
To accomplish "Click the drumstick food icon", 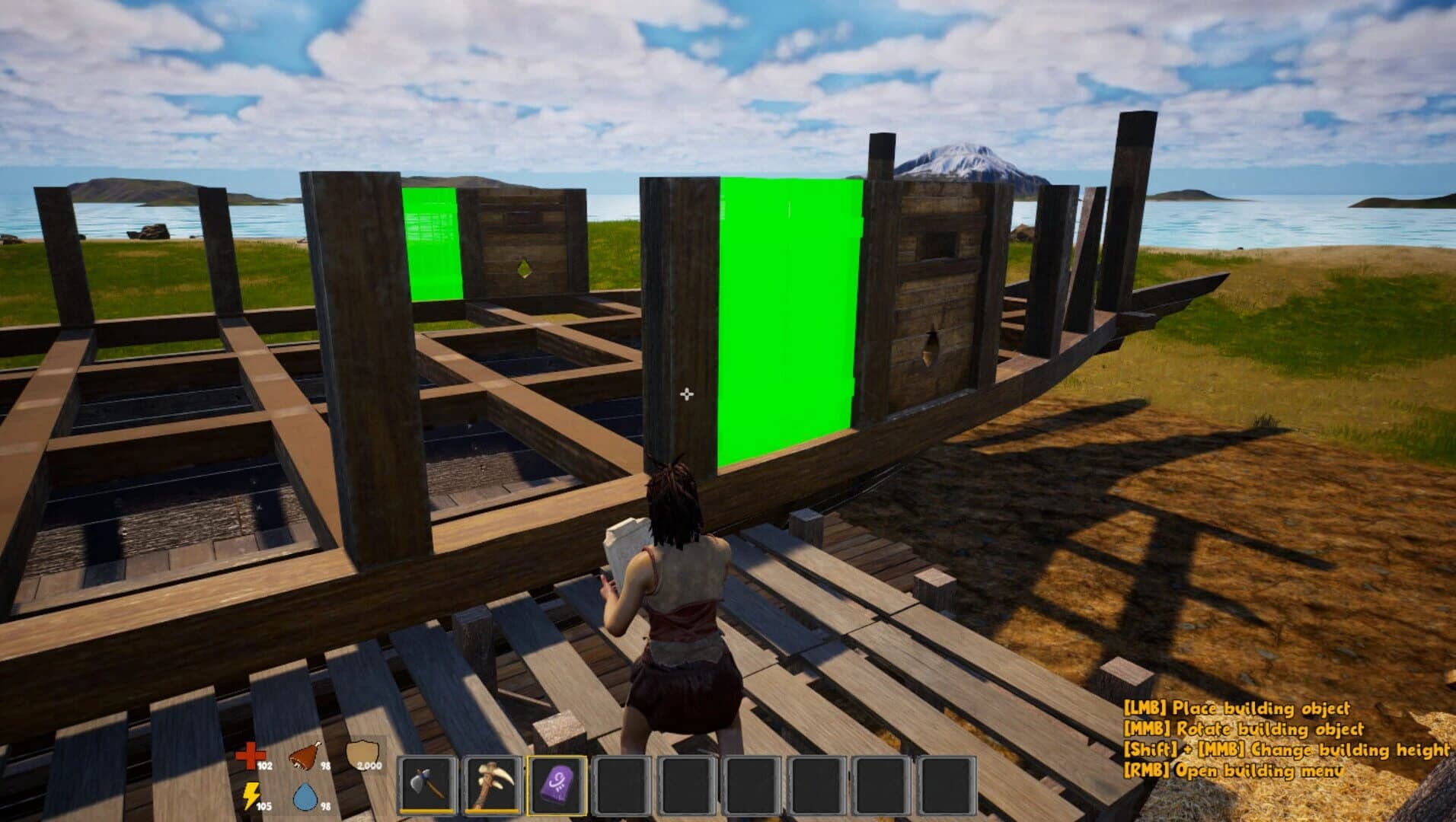I will 303,753.
